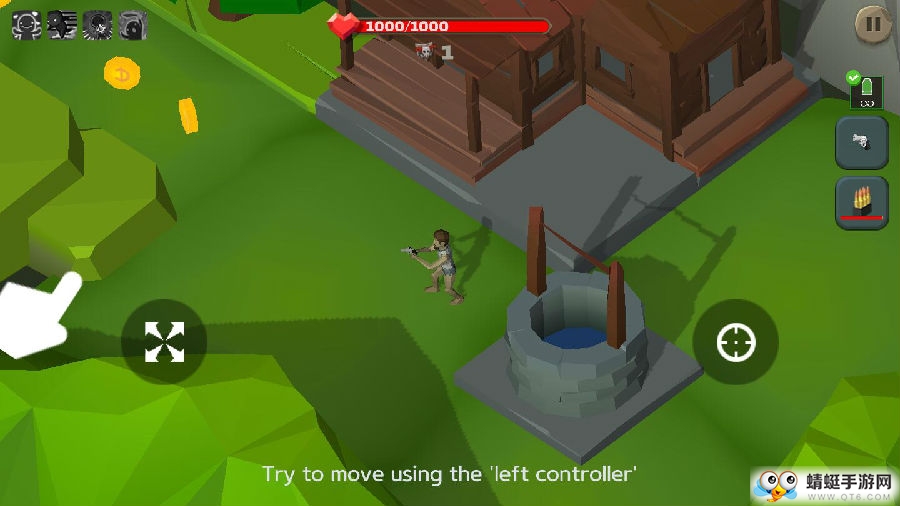Select the revolver weapon slot
Image resolution: width=900 pixels, height=506 pixels.
[861, 143]
